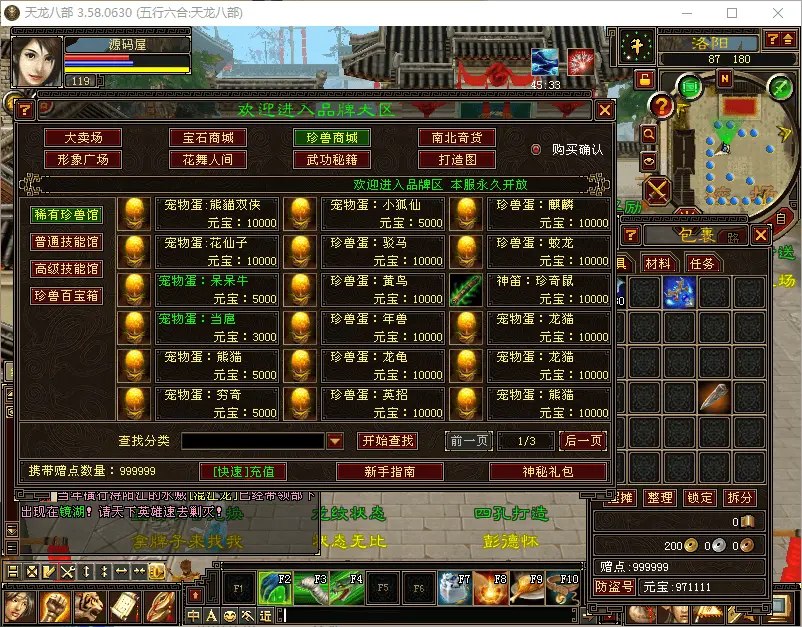Screen dimensions: 802x627
Task: Open the 查找分类 dropdown arrow
Action: coord(336,441)
